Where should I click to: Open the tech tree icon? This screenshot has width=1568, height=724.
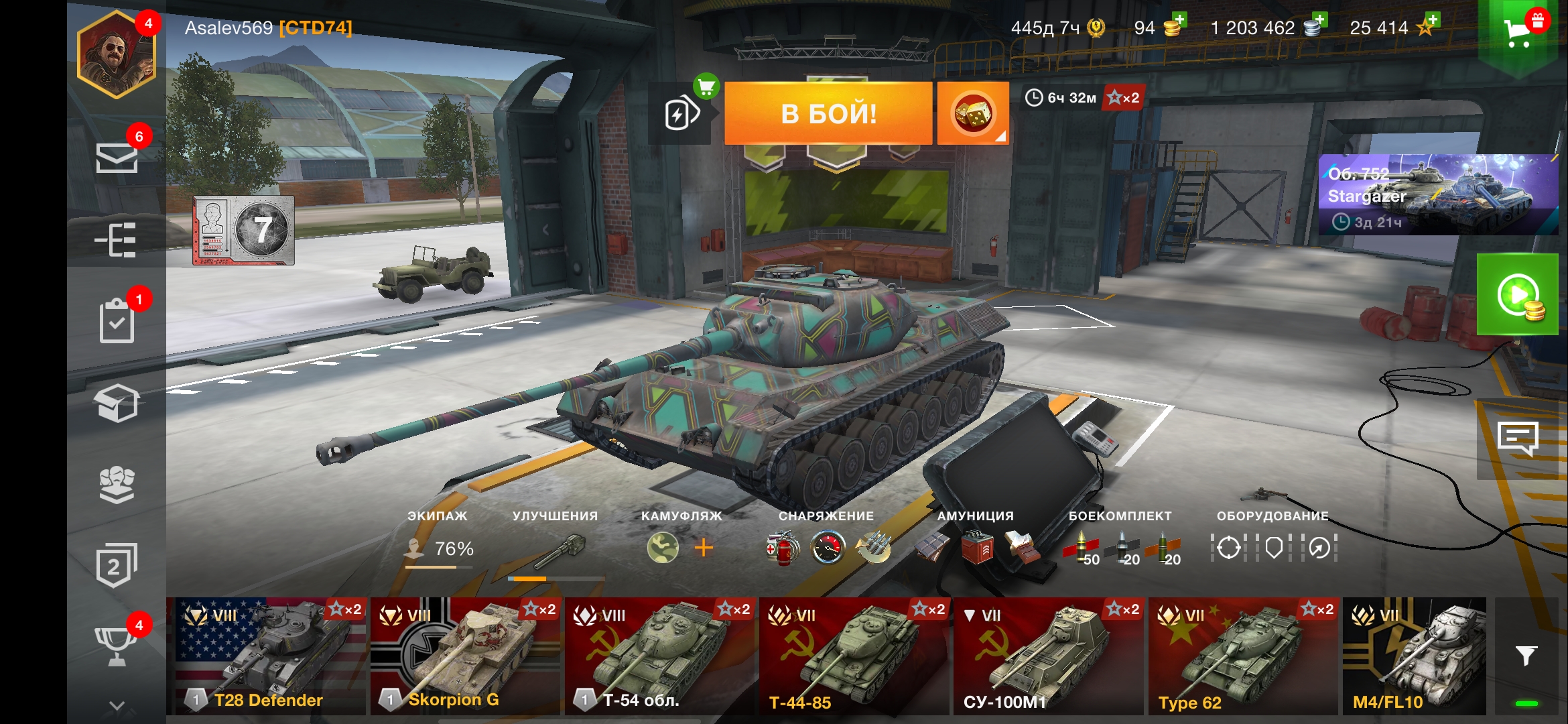click(x=117, y=239)
